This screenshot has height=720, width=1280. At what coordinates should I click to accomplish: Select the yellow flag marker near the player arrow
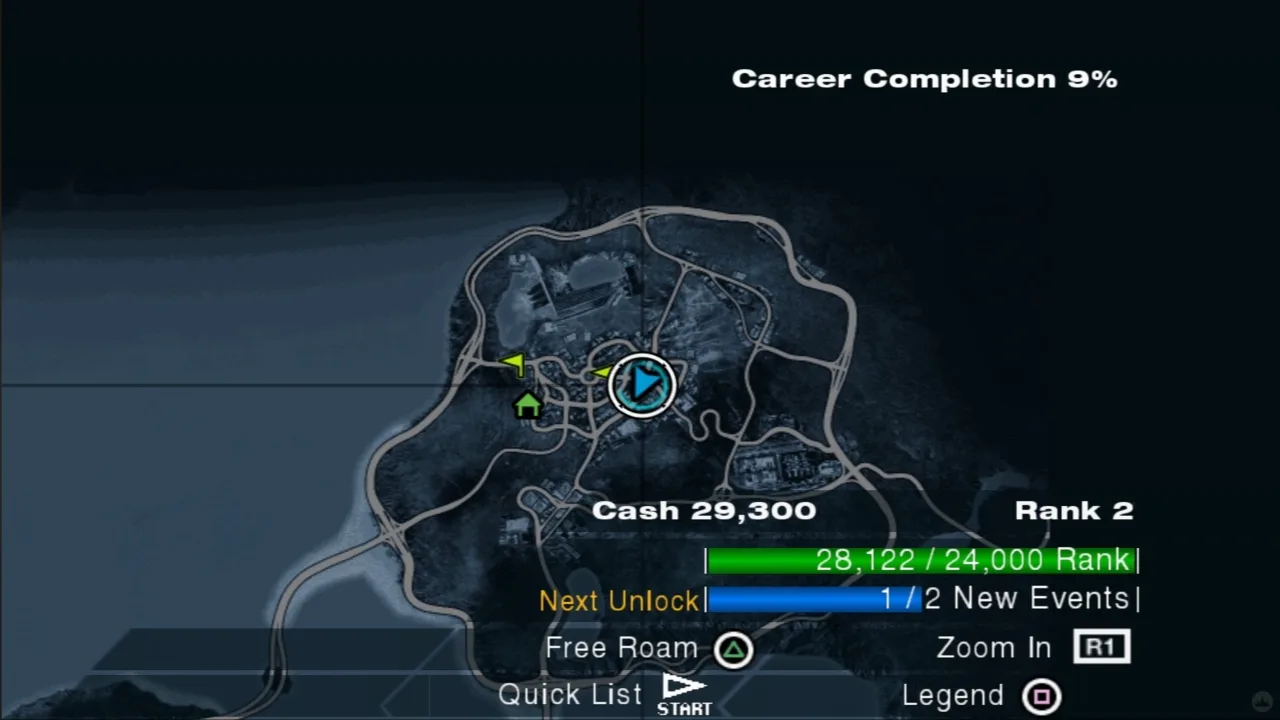point(601,372)
